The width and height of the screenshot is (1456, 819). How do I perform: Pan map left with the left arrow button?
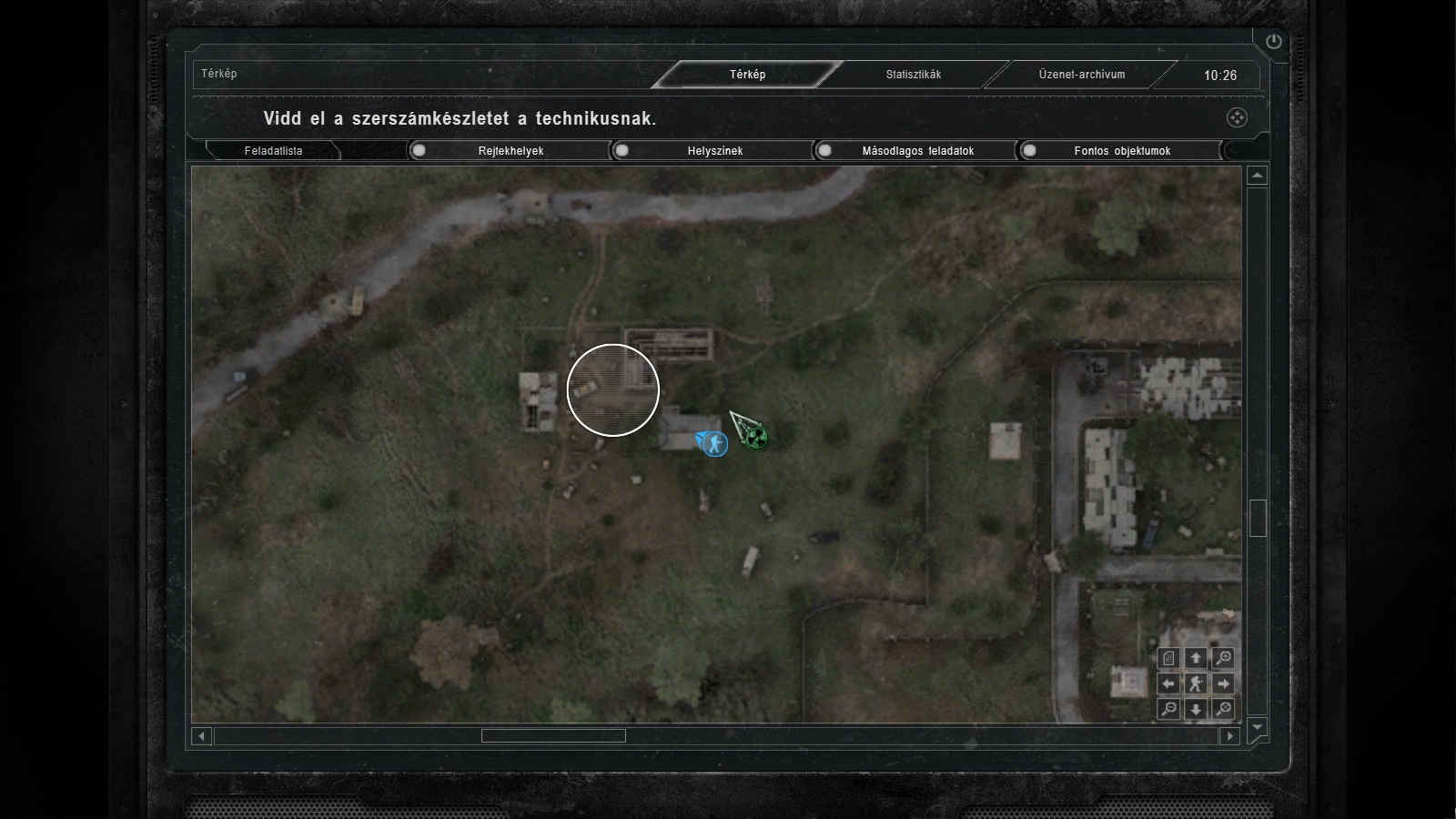click(1168, 683)
